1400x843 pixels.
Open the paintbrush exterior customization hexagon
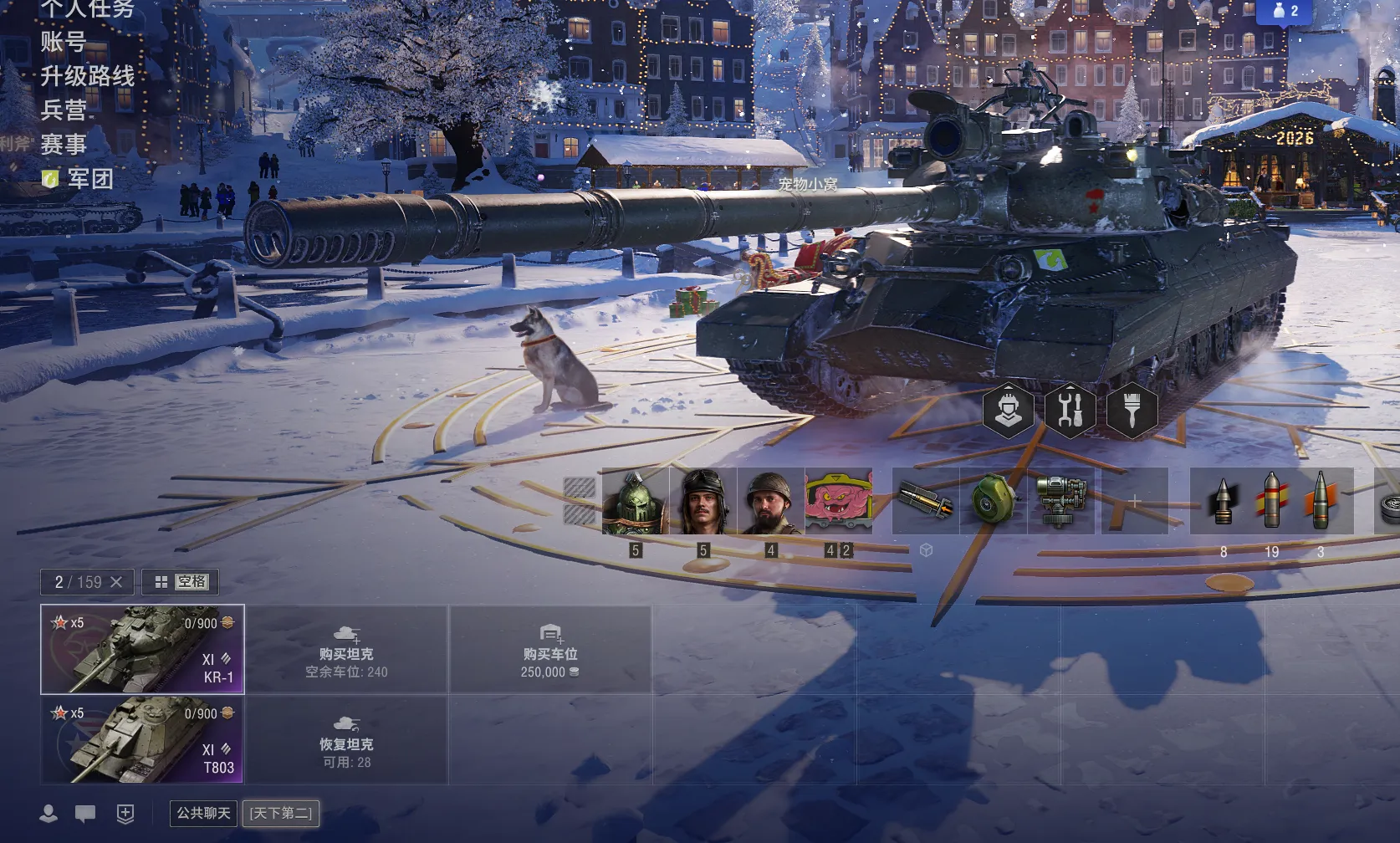pyautogui.click(x=1132, y=410)
